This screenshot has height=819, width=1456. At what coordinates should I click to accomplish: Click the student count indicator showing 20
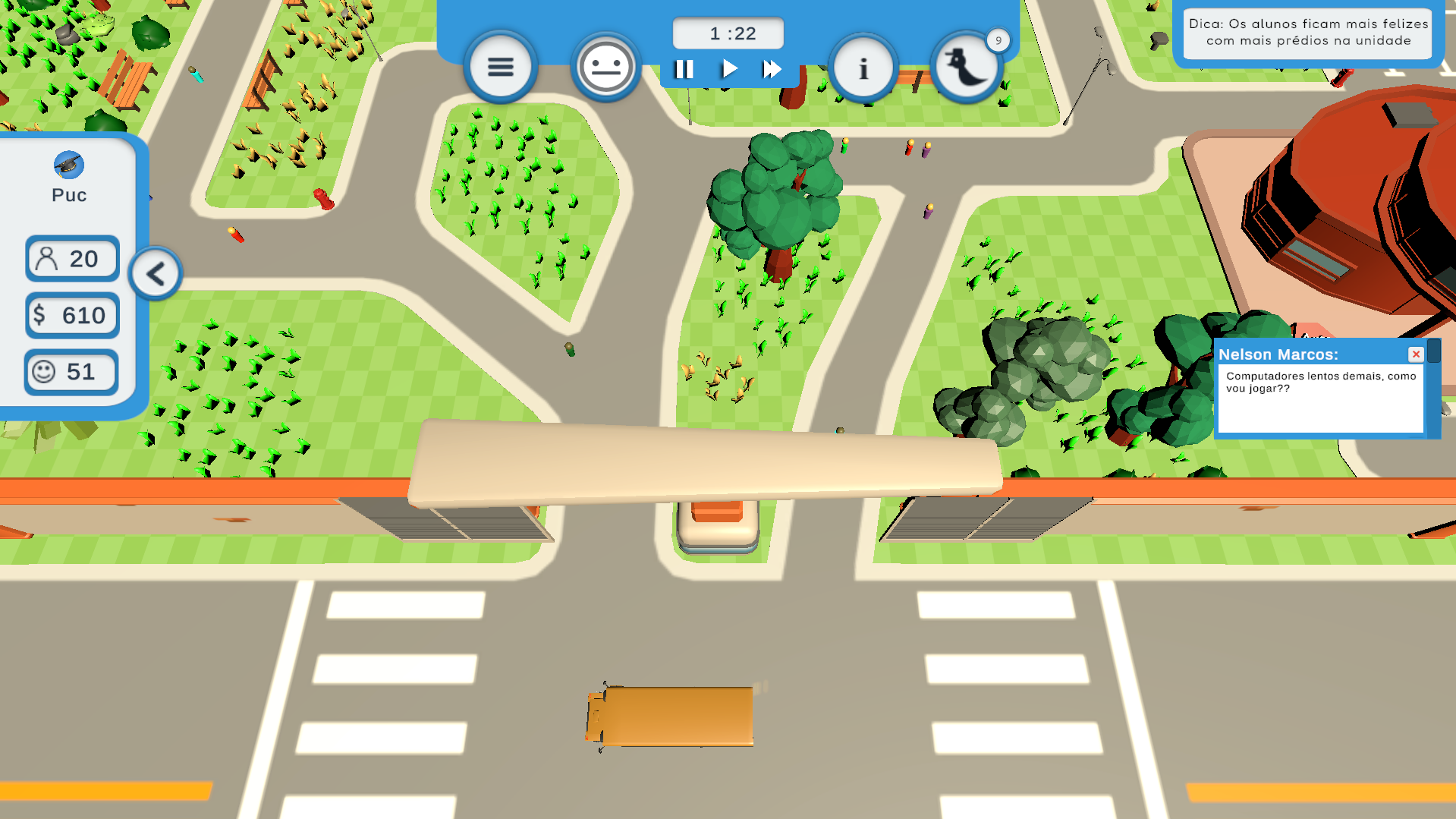(71, 258)
